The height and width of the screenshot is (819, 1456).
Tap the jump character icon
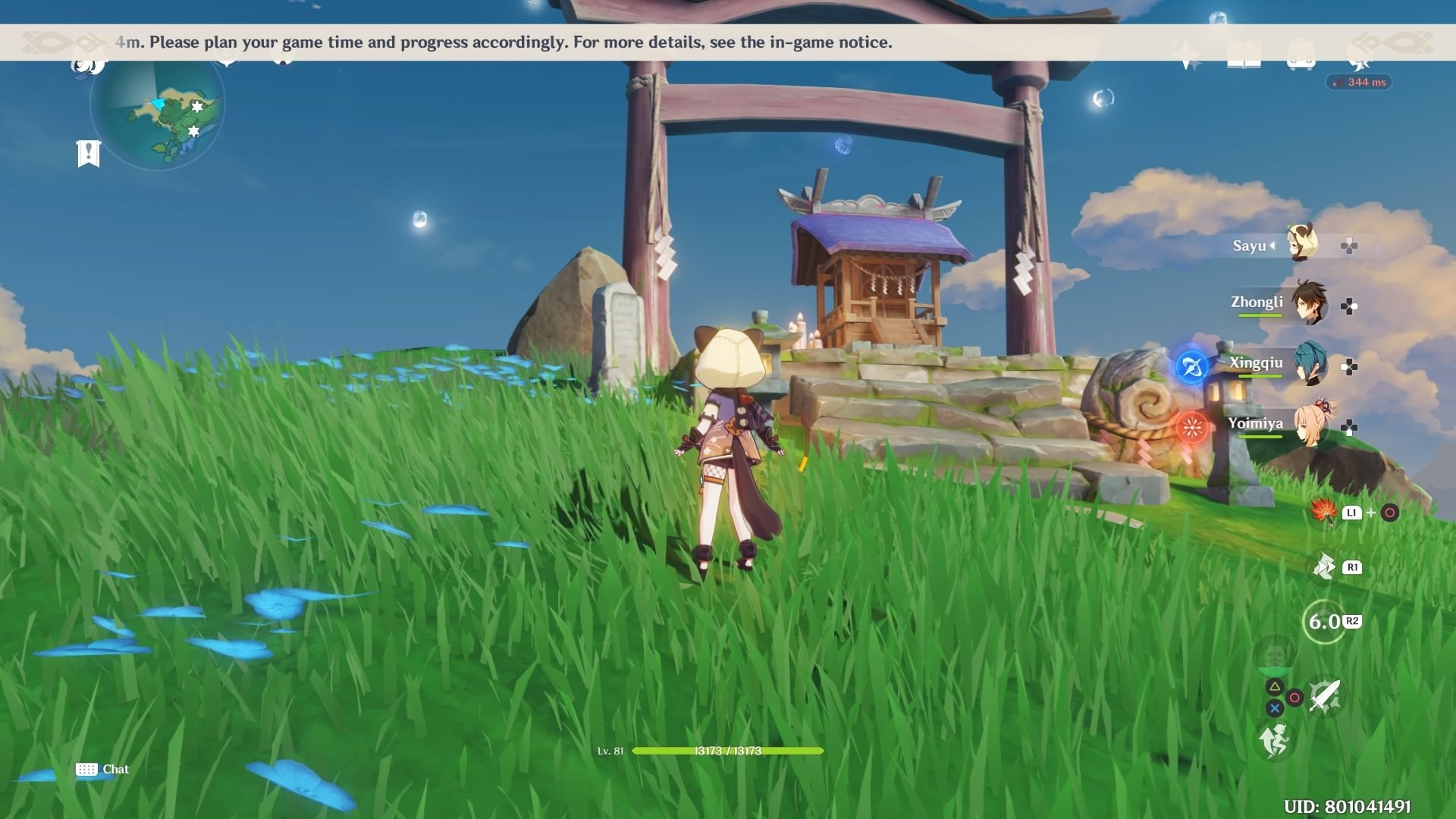1274,740
